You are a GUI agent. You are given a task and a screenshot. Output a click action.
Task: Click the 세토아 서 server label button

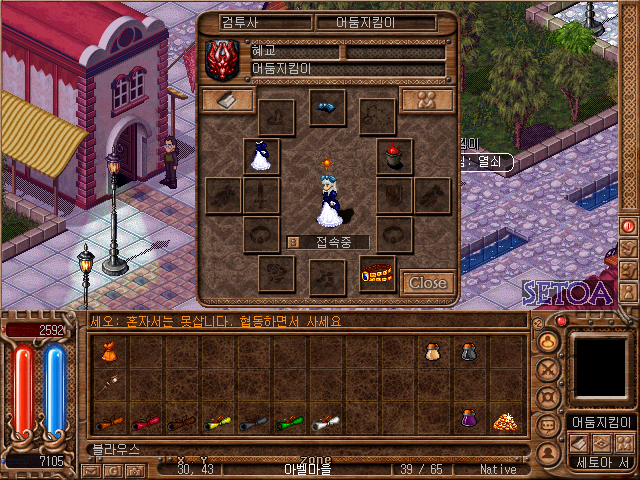pos(600,462)
